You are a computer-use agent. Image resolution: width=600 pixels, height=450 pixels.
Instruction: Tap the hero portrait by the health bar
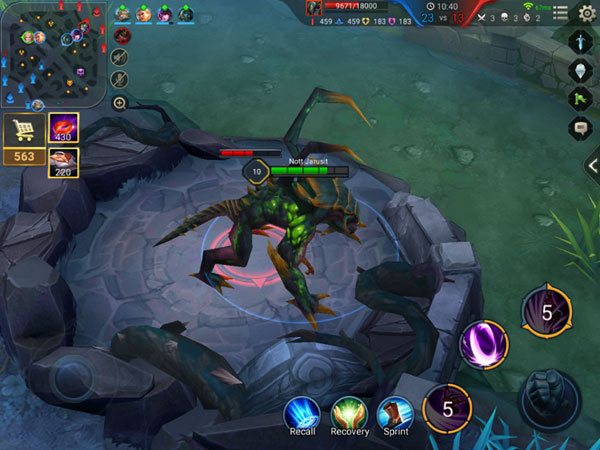314,8
